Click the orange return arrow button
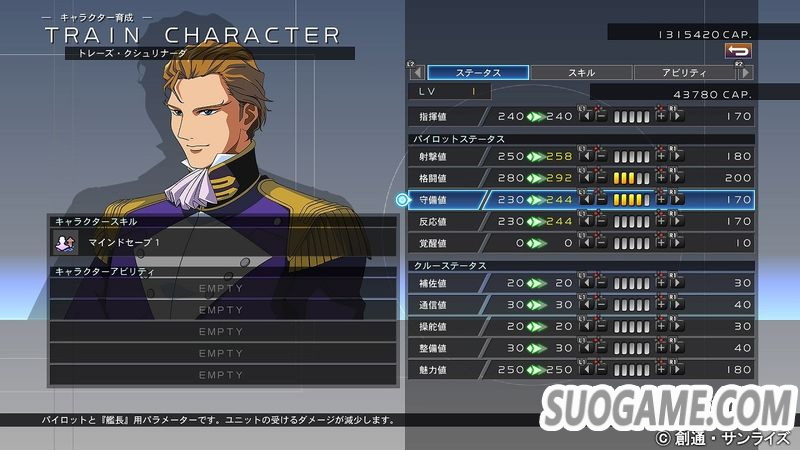Viewport: 800px width, 450px height. tap(738, 50)
